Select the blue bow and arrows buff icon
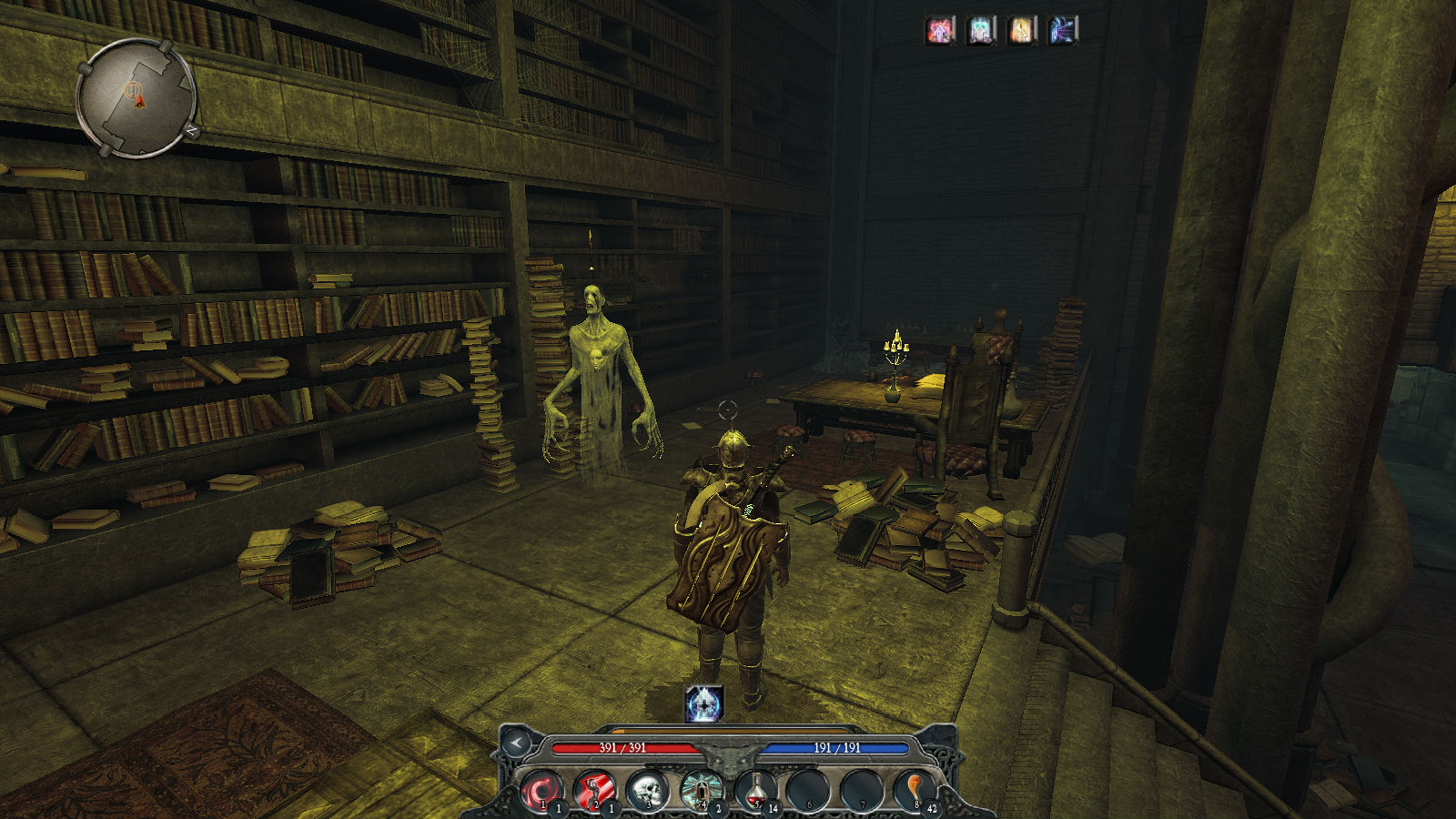Viewport: 1456px width, 819px height. click(x=1062, y=32)
